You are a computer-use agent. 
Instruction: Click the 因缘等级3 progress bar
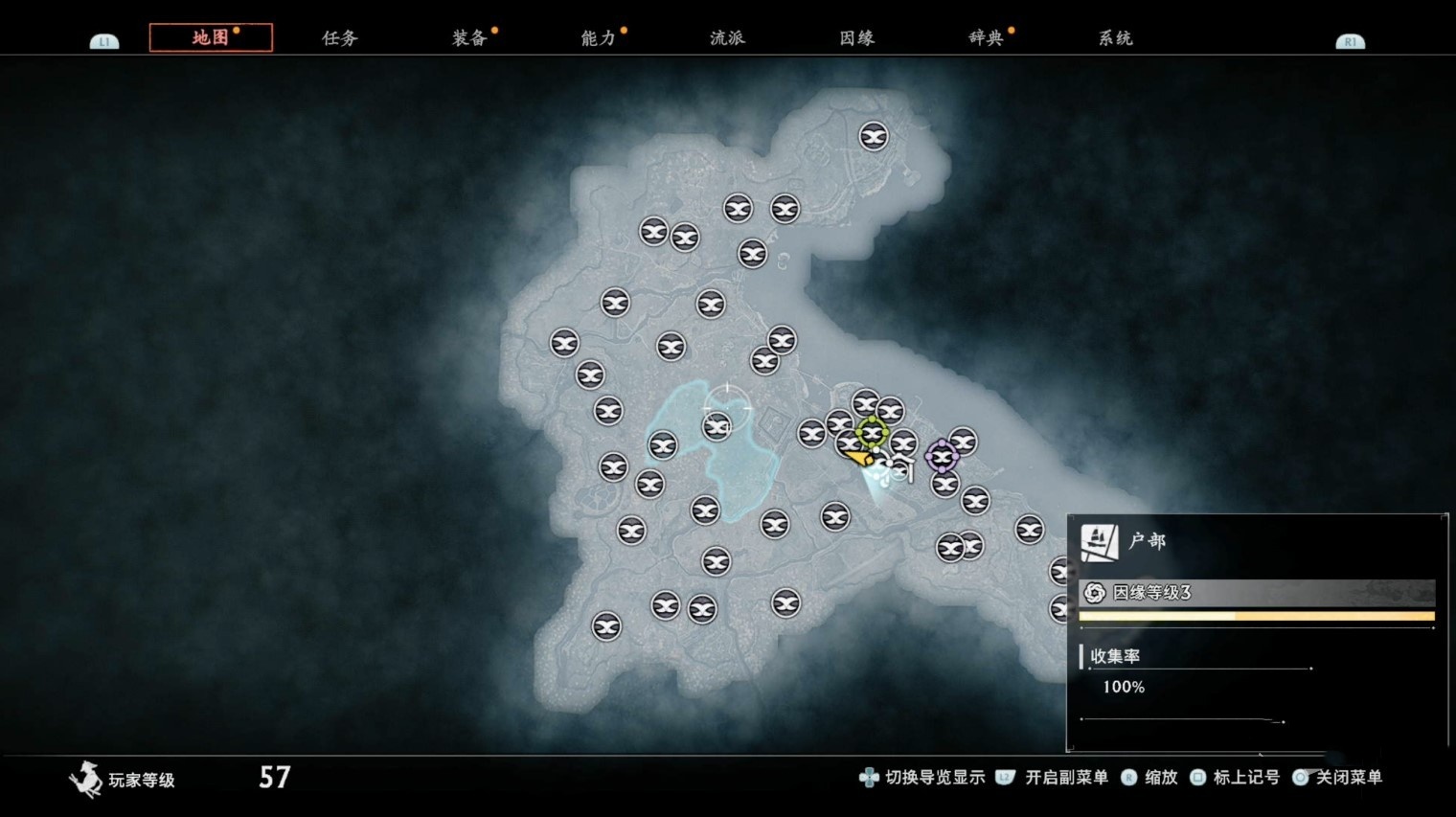1255,617
